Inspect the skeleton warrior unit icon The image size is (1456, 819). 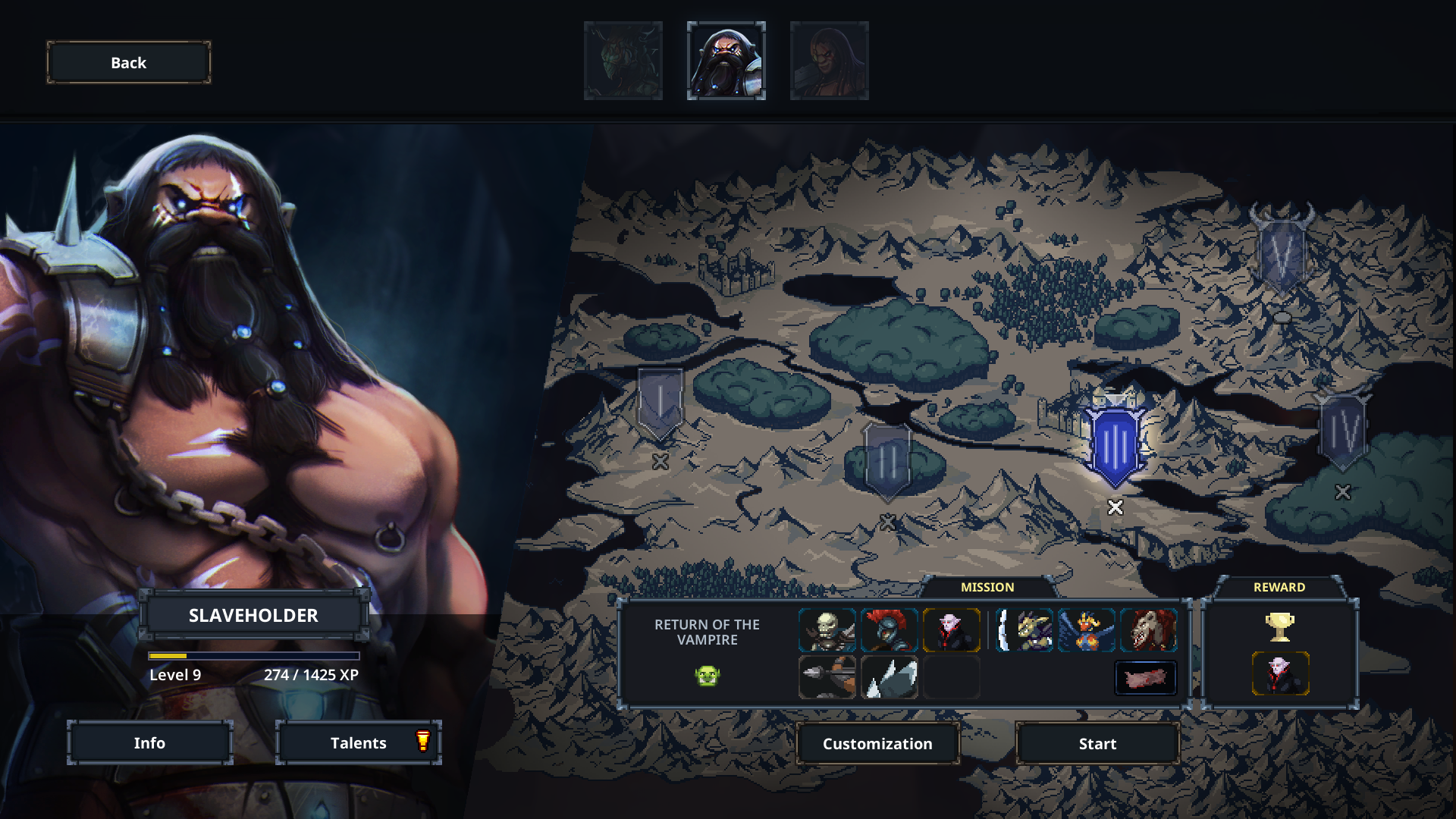click(827, 630)
